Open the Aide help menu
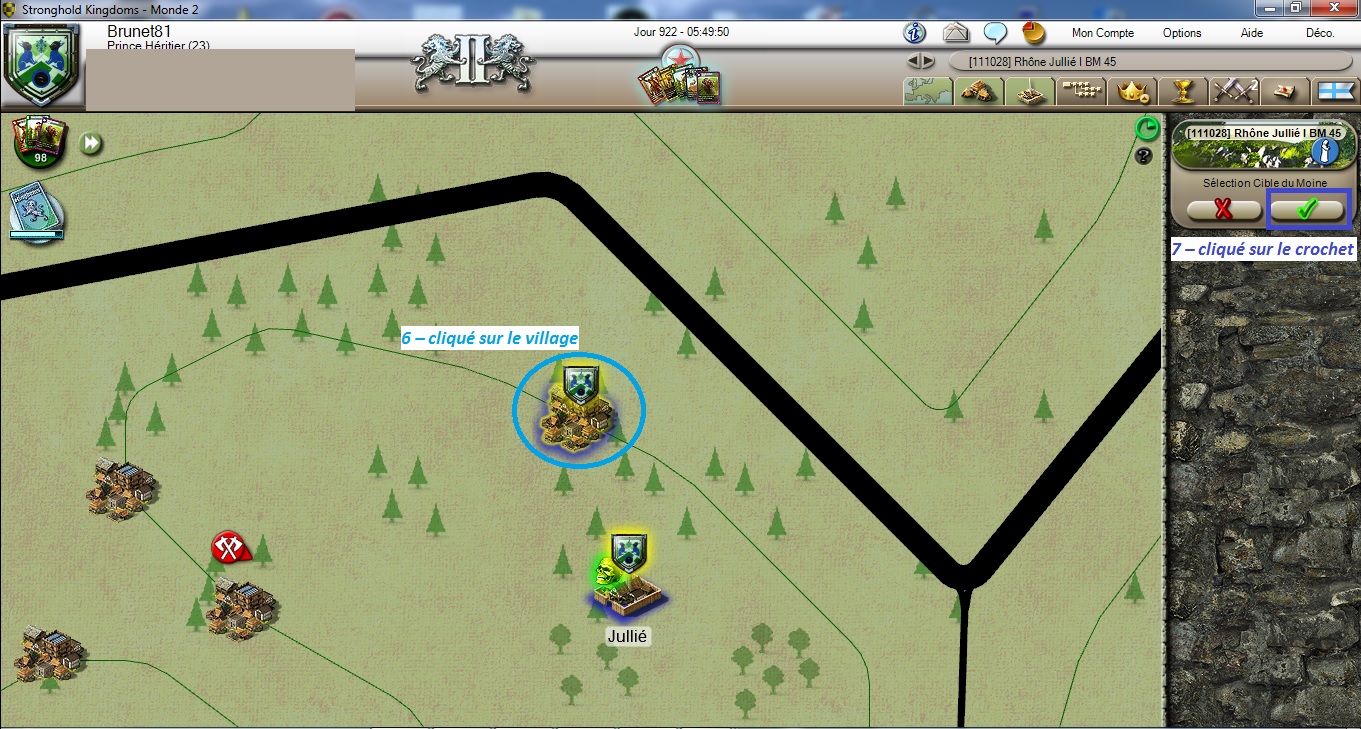 1251,33
